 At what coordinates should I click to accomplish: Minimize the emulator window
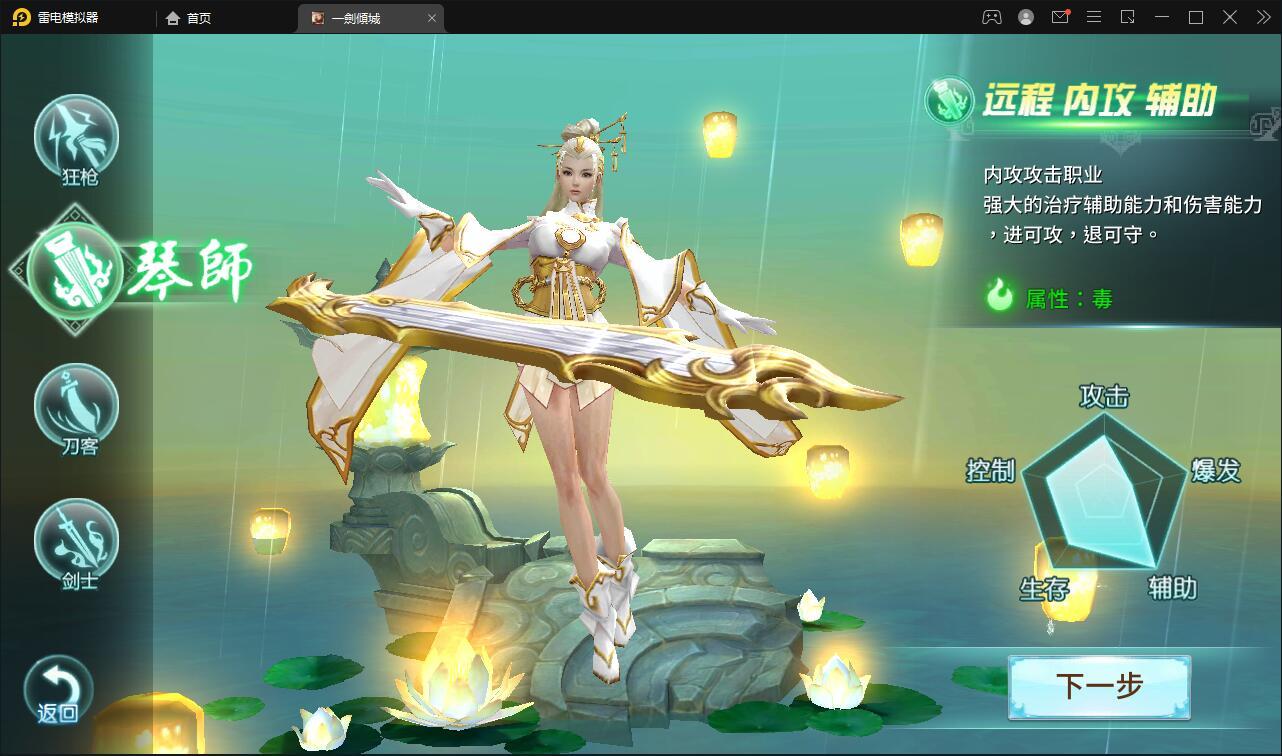(1162, 17)
